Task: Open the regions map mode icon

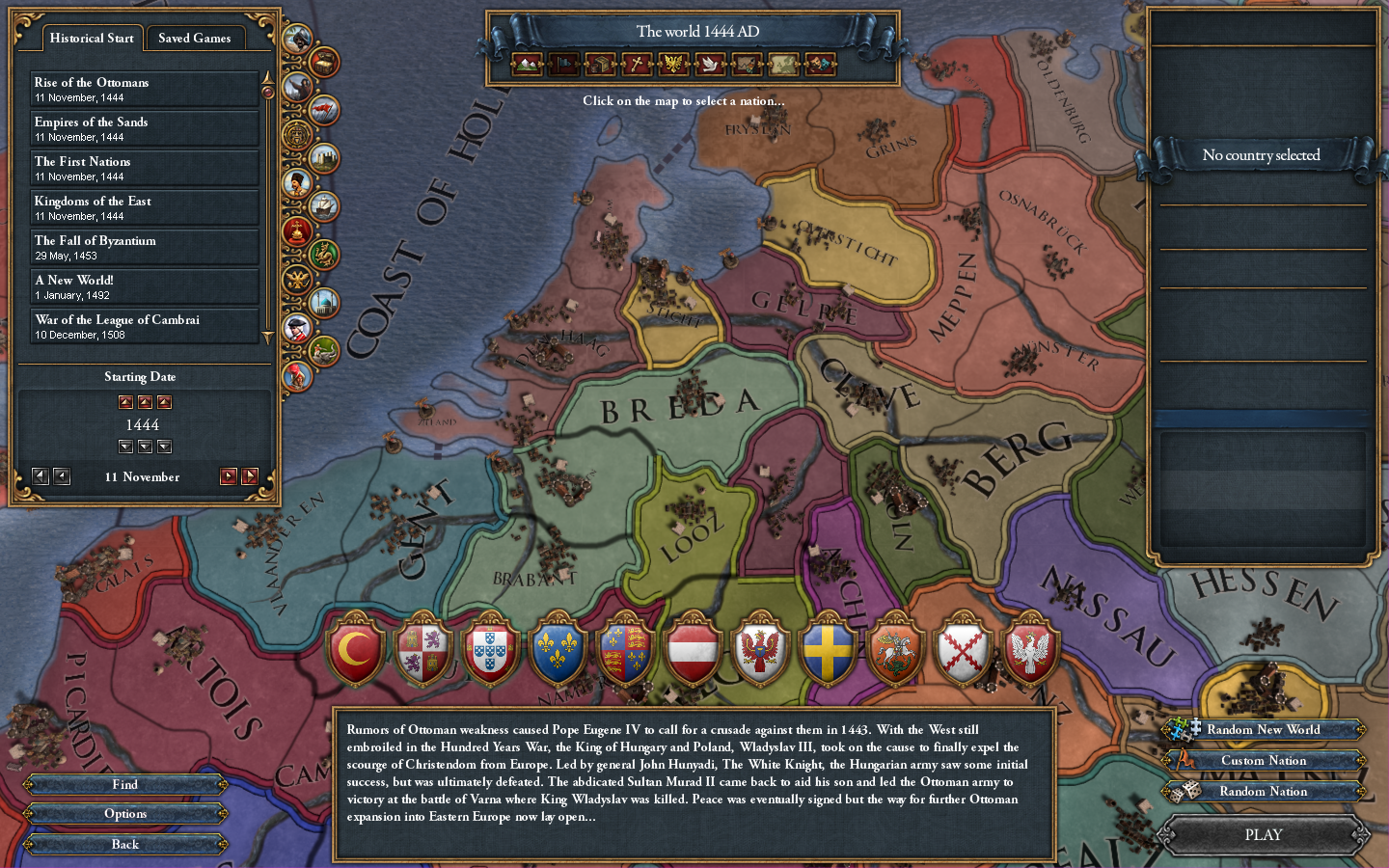Action: (782, 65)
